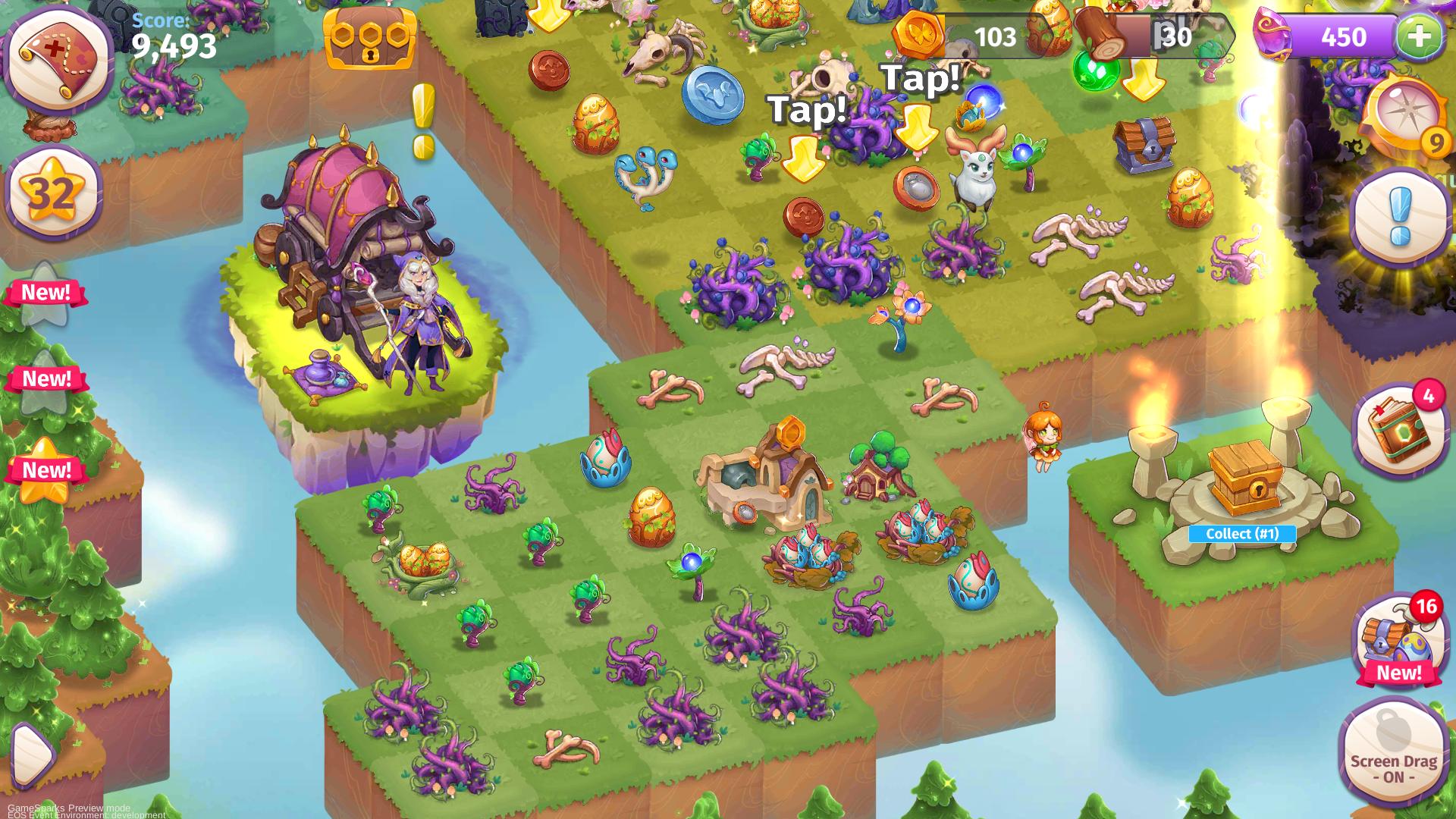Click the purple gem crystal icon

click(x=1274, y=34)
